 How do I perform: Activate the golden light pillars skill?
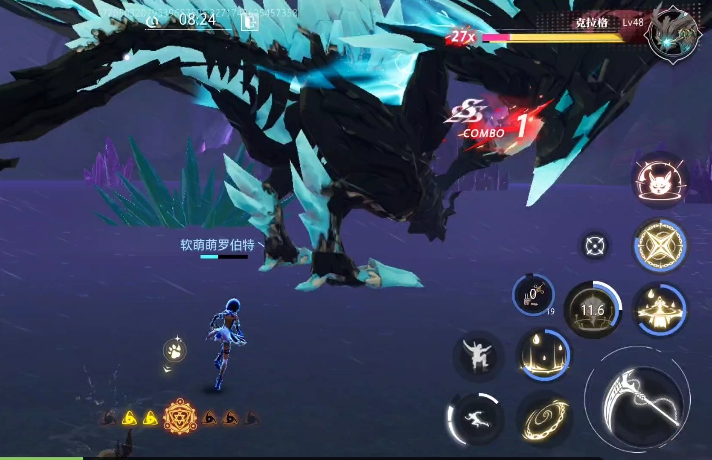(543, 356)
